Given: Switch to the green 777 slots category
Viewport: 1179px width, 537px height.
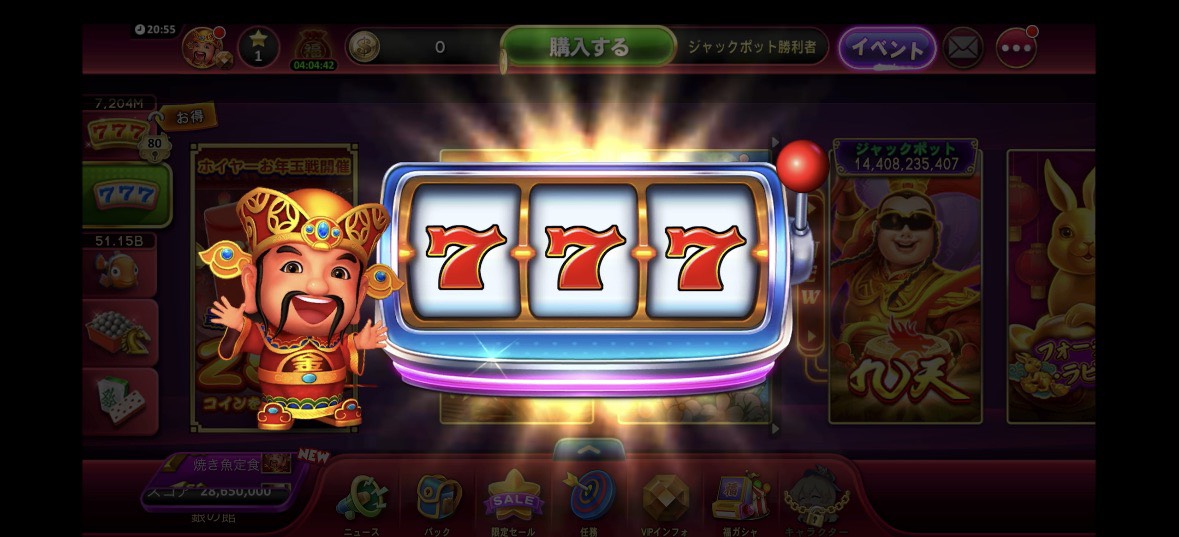Looking at the screenshot, I should tap(125, 194).
